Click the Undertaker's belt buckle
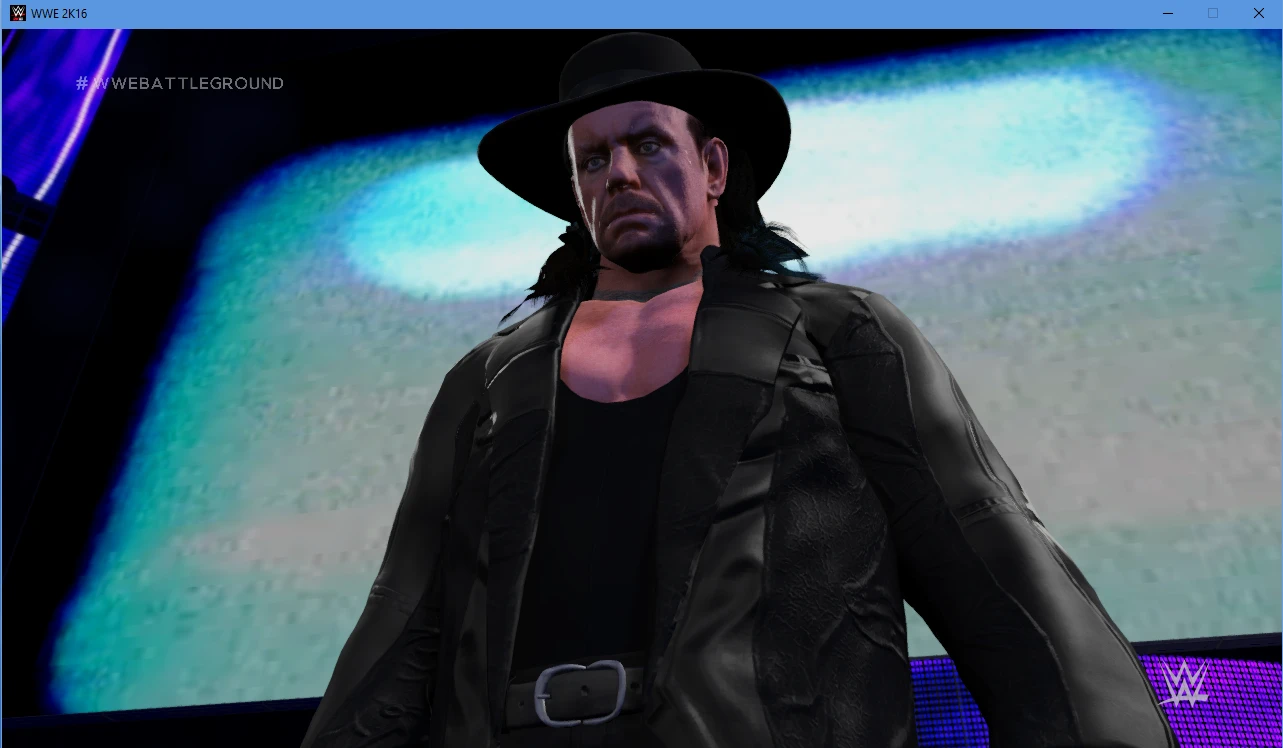The image size is (1283, 748). pyautogui.click(x=578, y=694)
